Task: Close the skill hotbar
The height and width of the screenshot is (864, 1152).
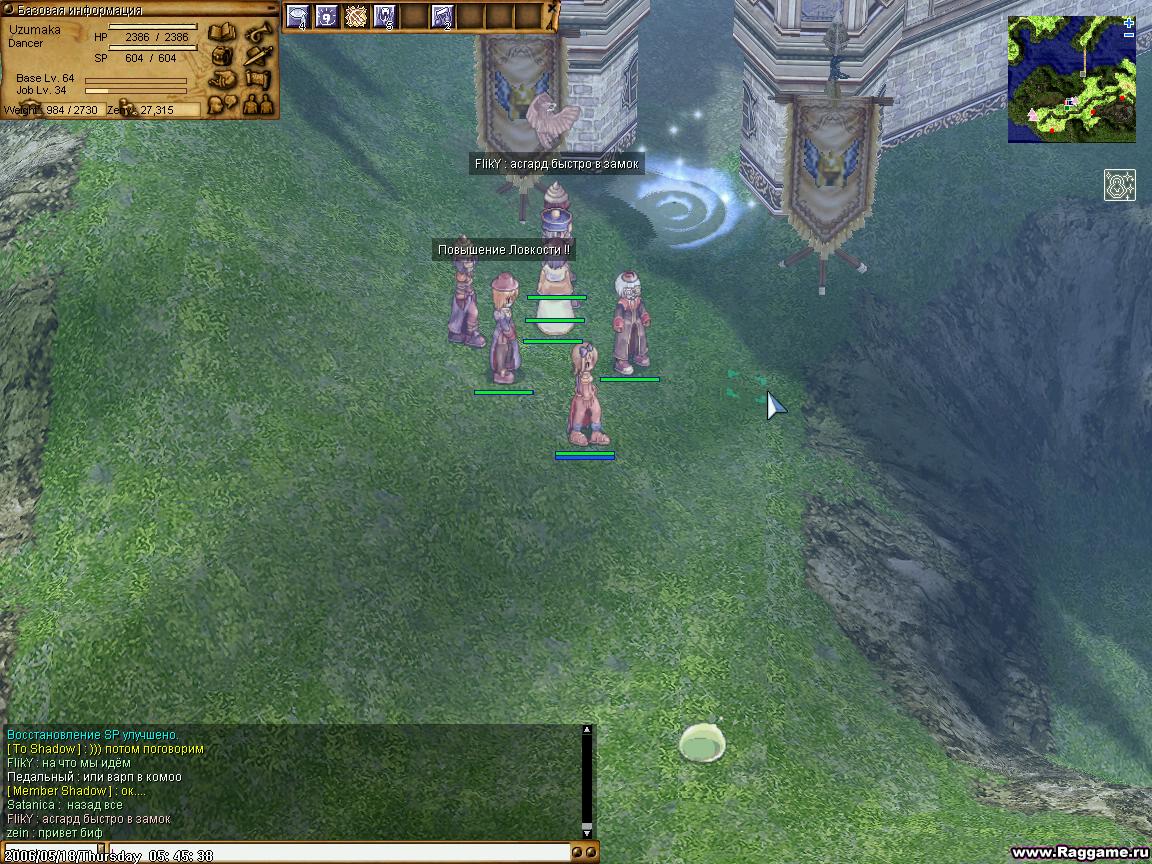Action: coord(553,6)
